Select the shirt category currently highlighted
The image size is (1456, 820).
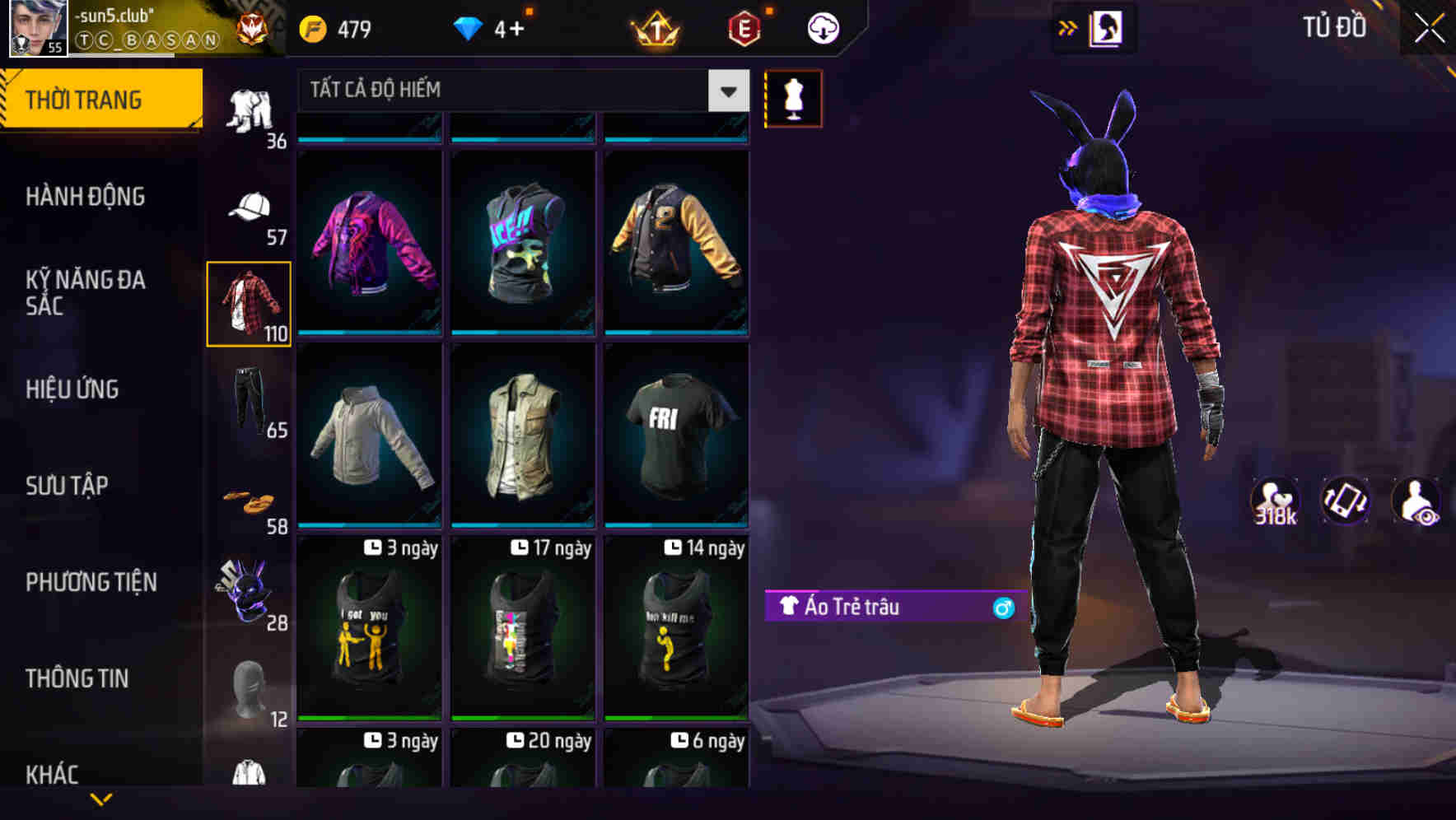(x=249, y=302)
